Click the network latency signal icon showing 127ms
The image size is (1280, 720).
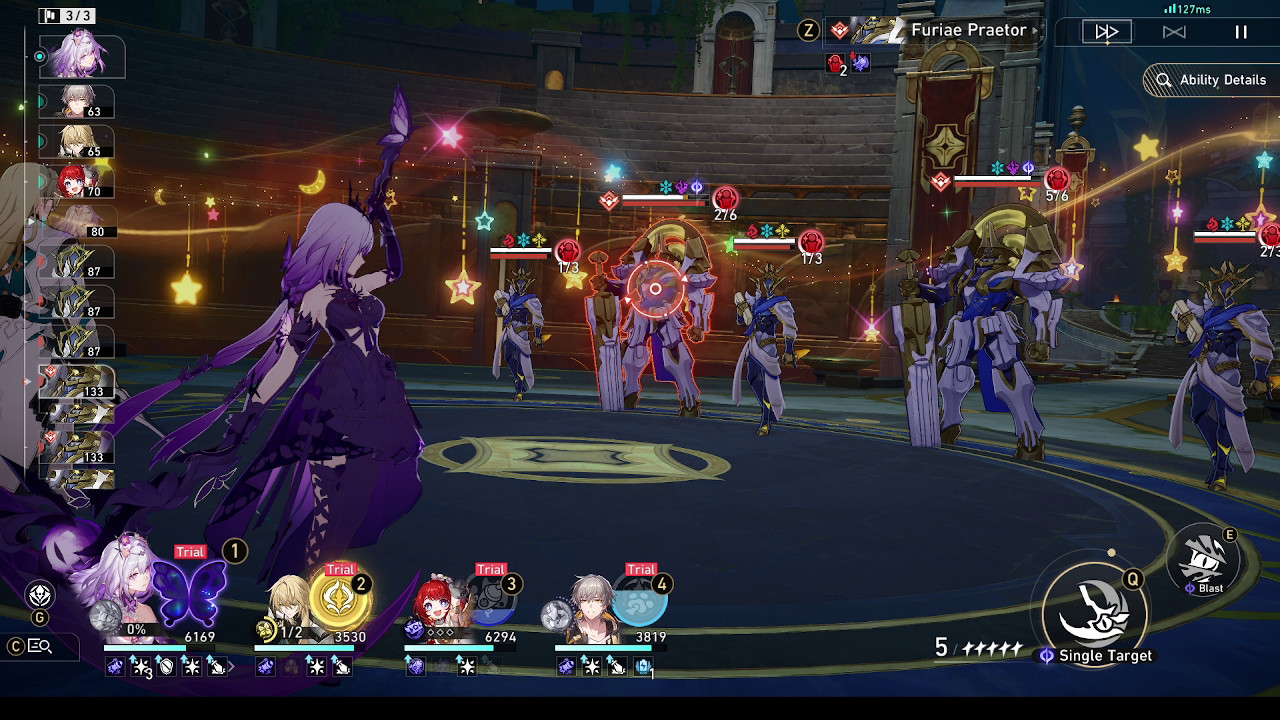1170,9
